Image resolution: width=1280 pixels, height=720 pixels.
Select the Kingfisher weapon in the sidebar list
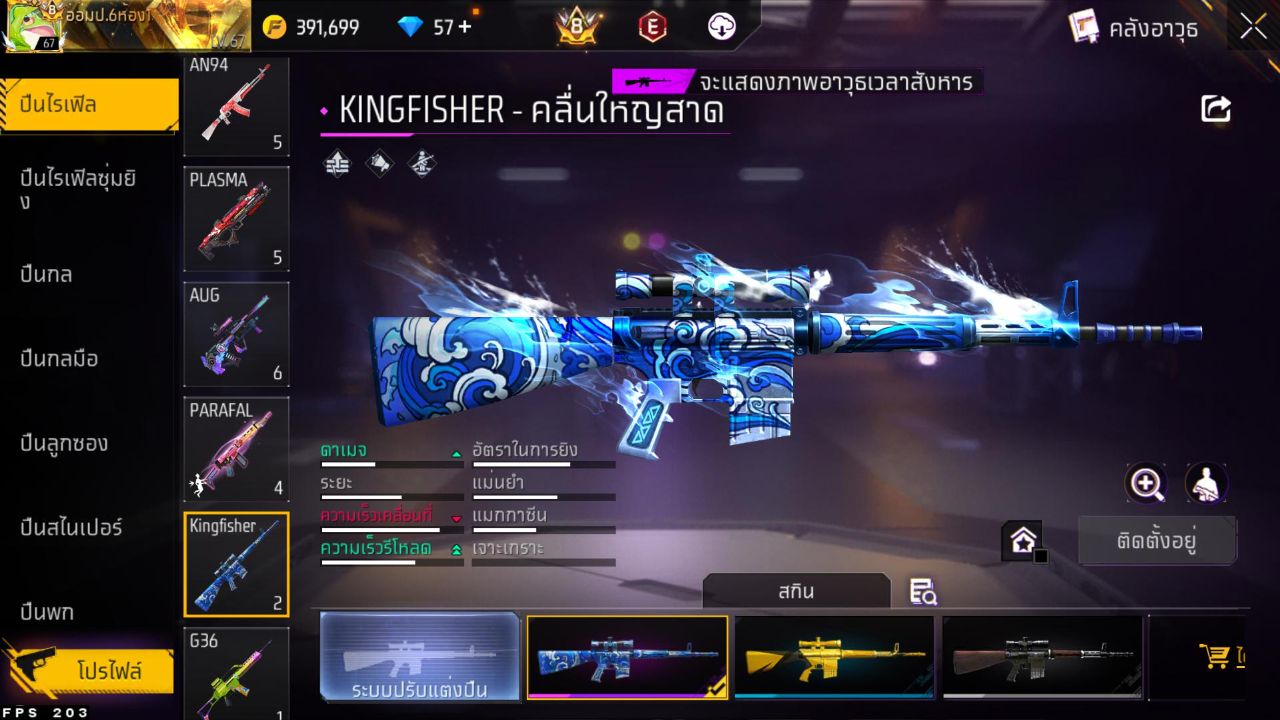click(236, 562)
